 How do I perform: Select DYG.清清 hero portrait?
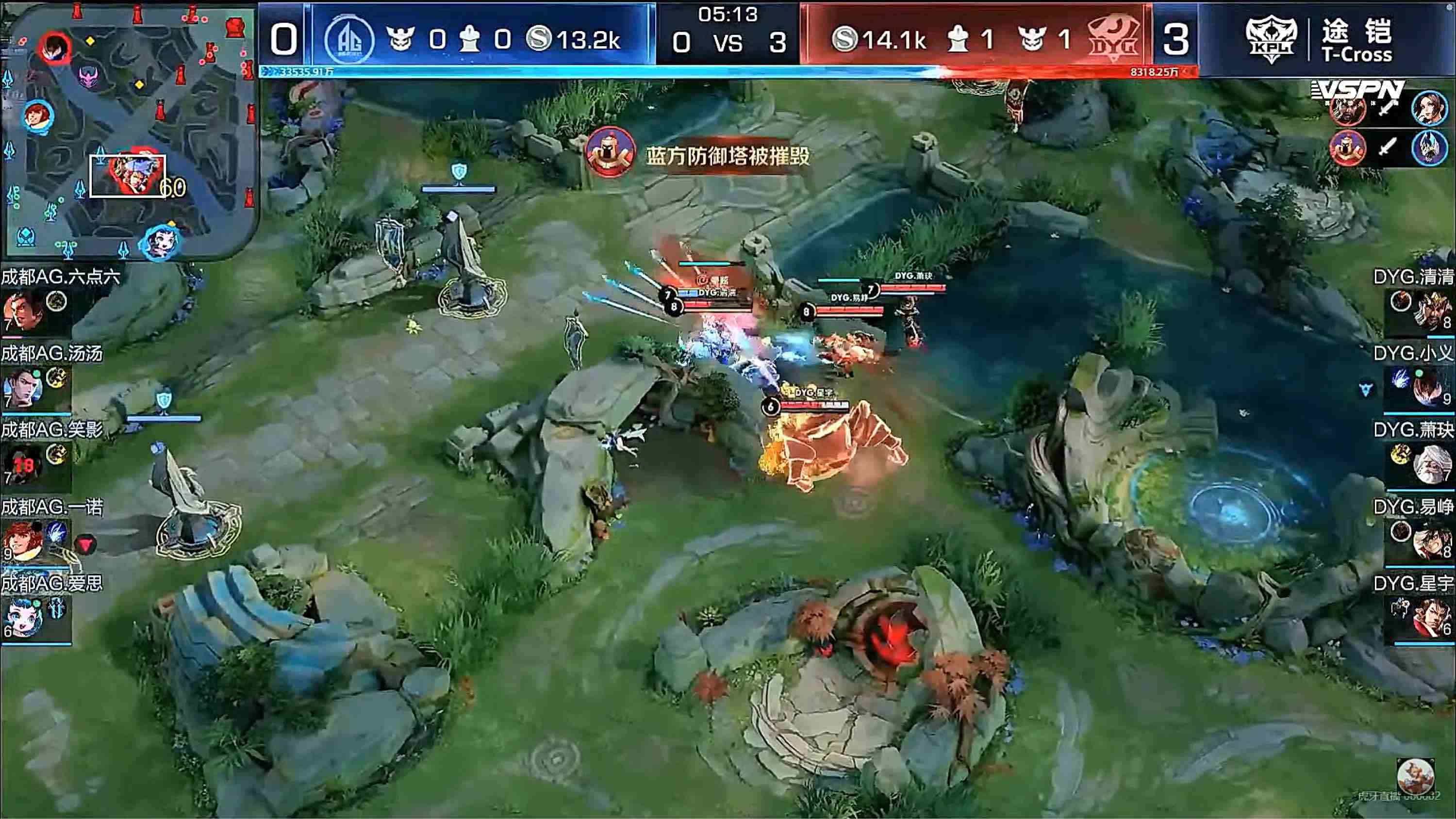pyautogui.click(x=1432, y=311)
